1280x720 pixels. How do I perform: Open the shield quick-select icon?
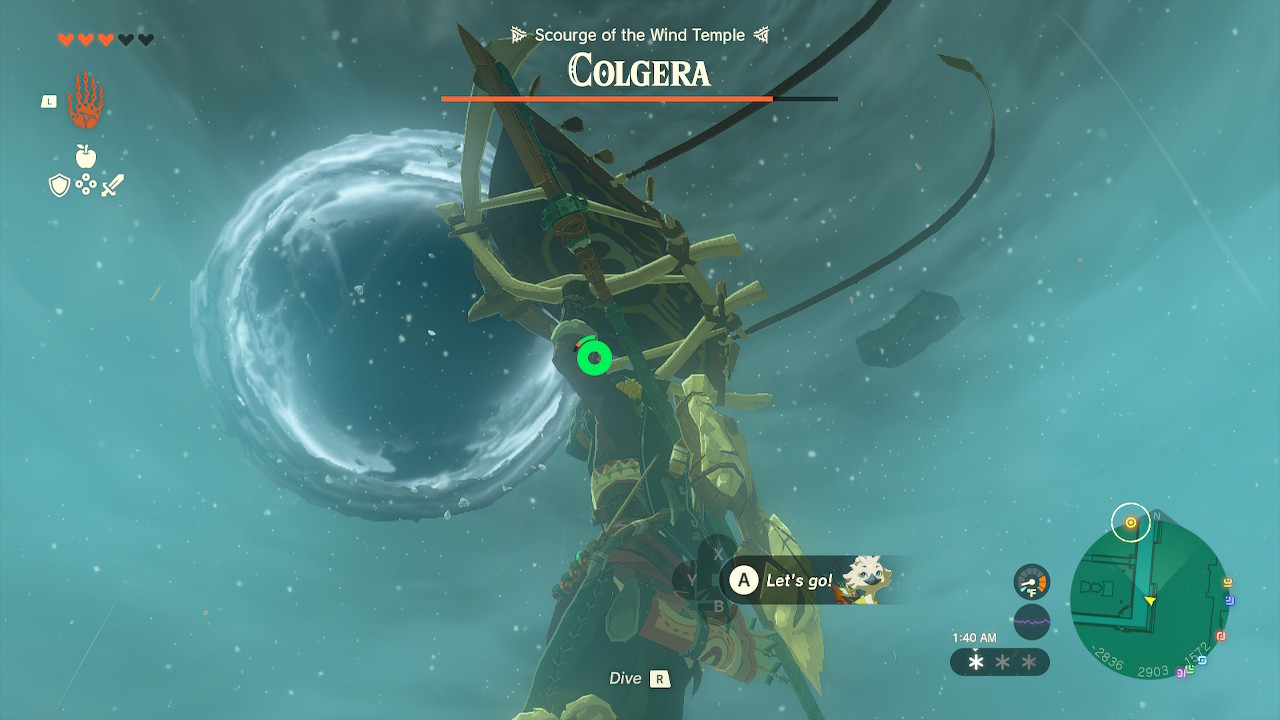click(x=59, y=185)
